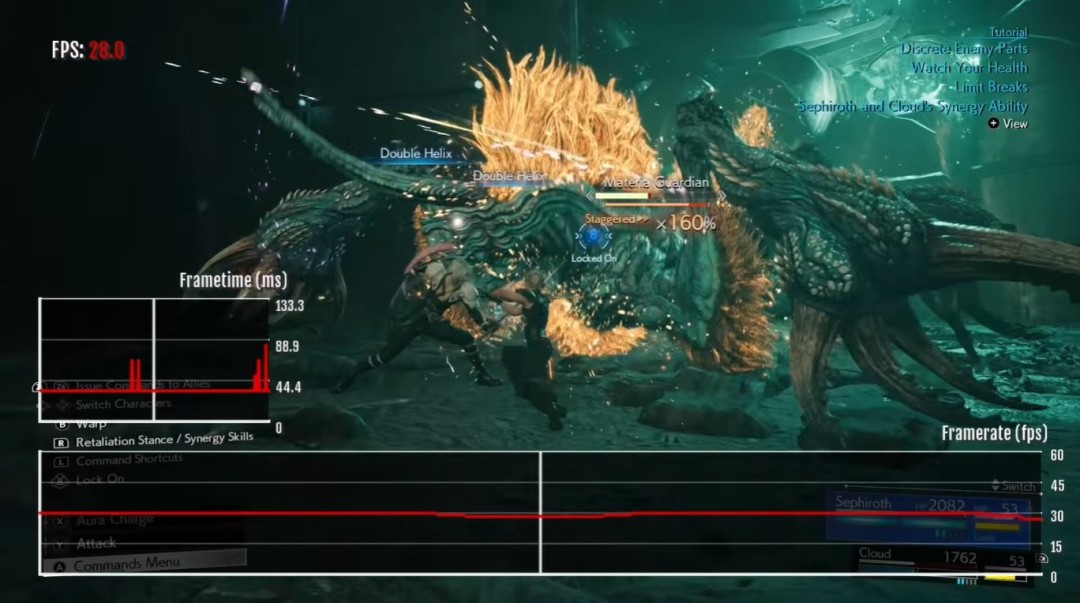
Task: Open the Discrete Enemy Parts tutorial
Action: click(963, 49)
